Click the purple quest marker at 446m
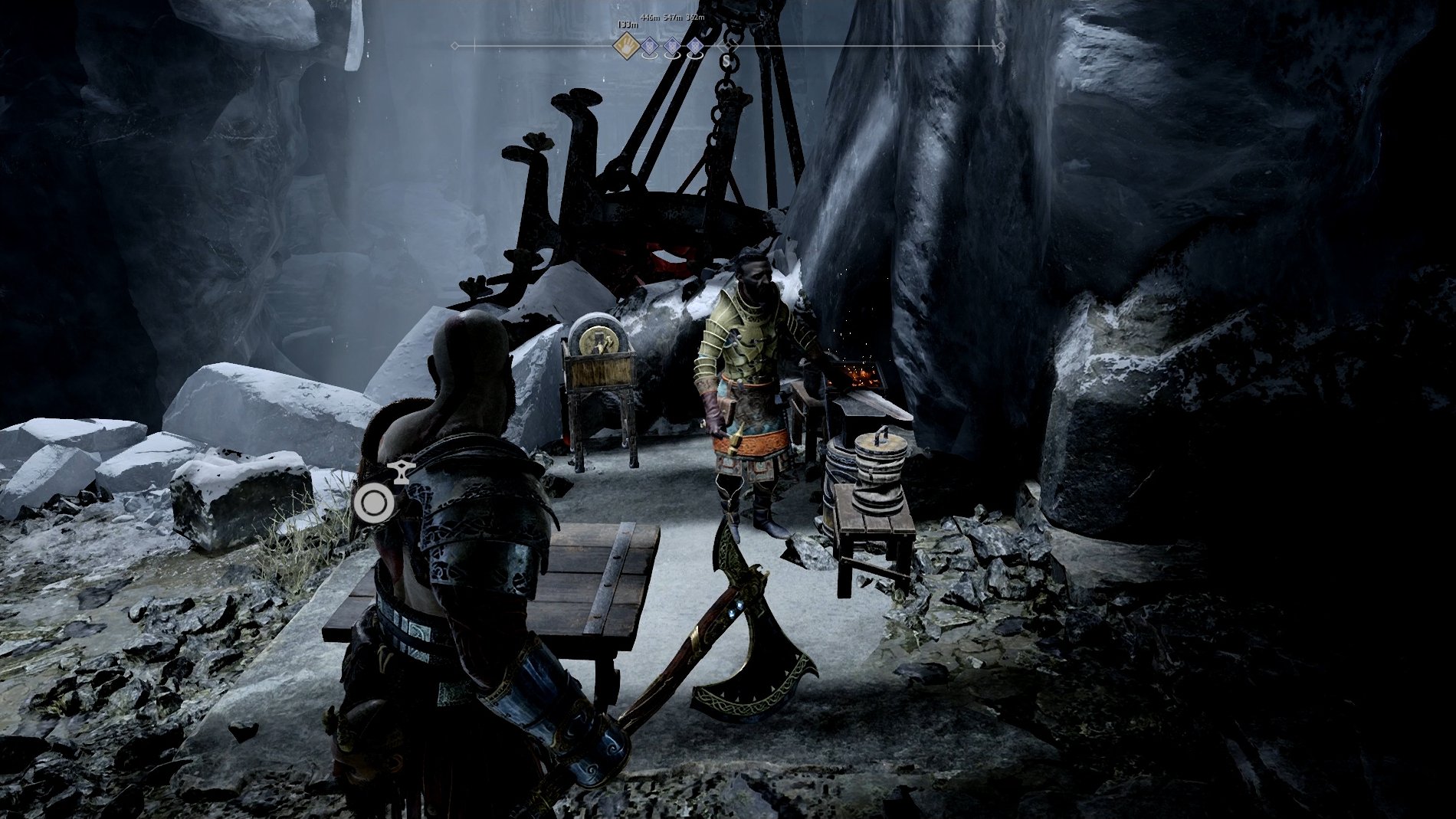 click(x=648, y=47)
